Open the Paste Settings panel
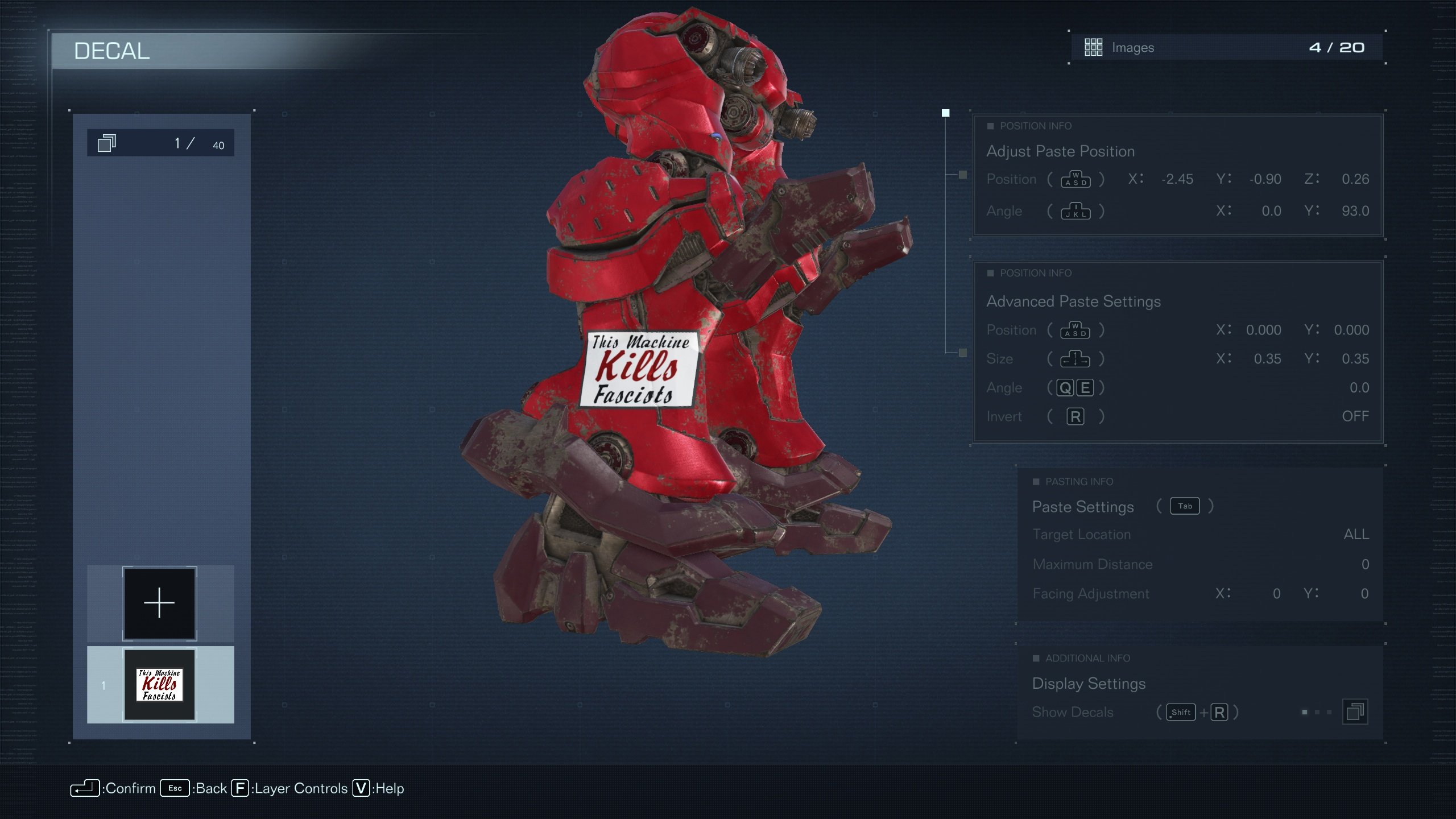The height and width of the screenshot is (819, 1456). tap(1082, 507)
